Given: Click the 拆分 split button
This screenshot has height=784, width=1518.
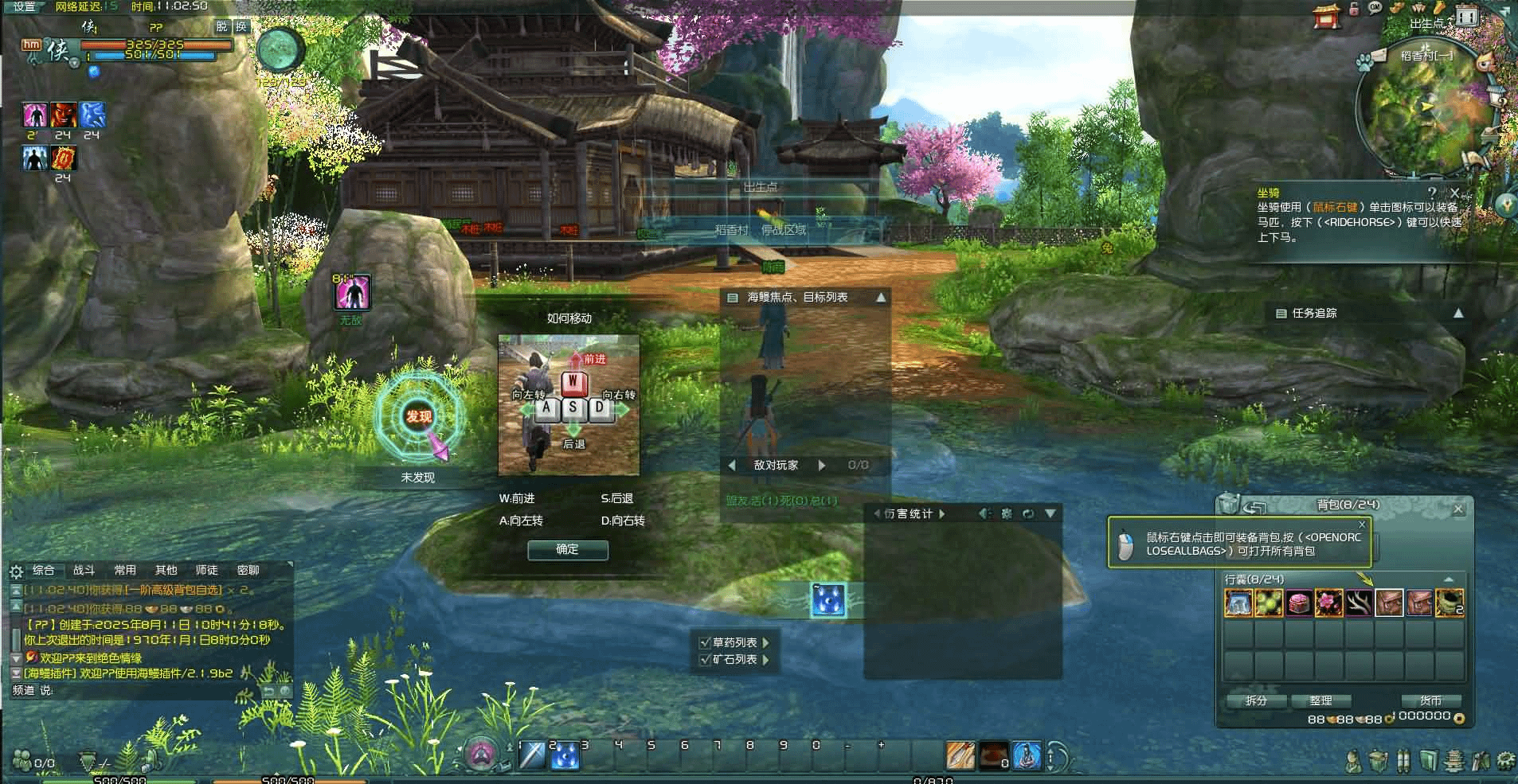Looking at the screenshot, I should click(1256, 700).
